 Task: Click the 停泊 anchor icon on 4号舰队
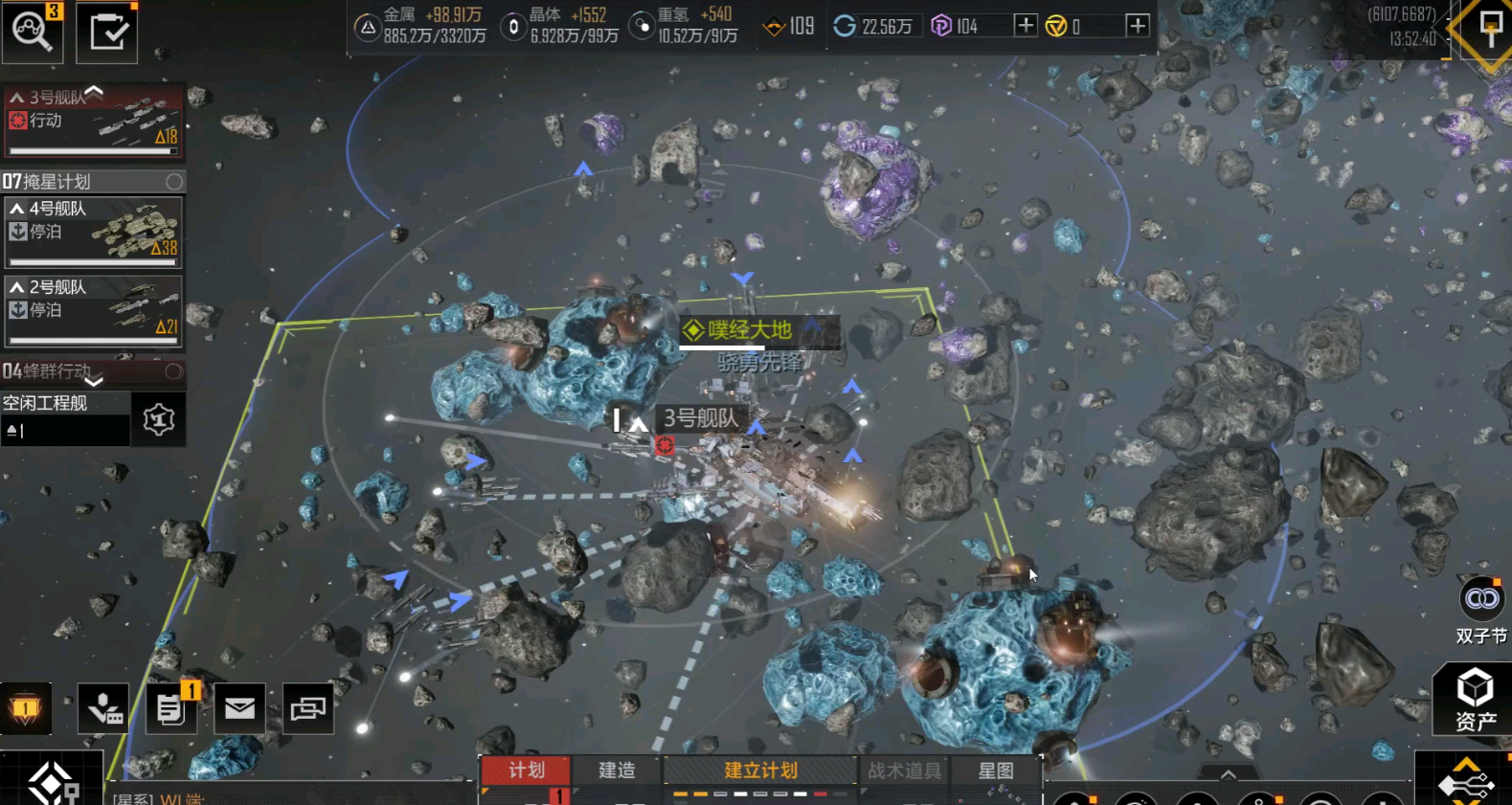pyautogui.click(x=17, y=231)
